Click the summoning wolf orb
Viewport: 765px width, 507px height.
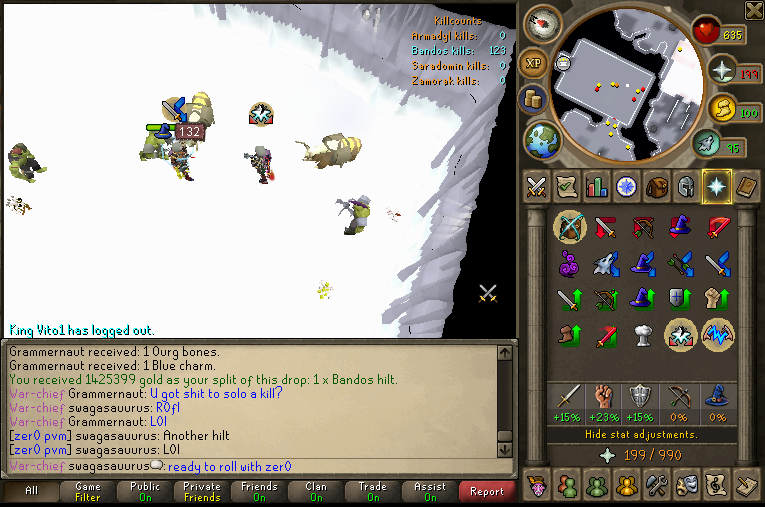[x=706, y=143]
